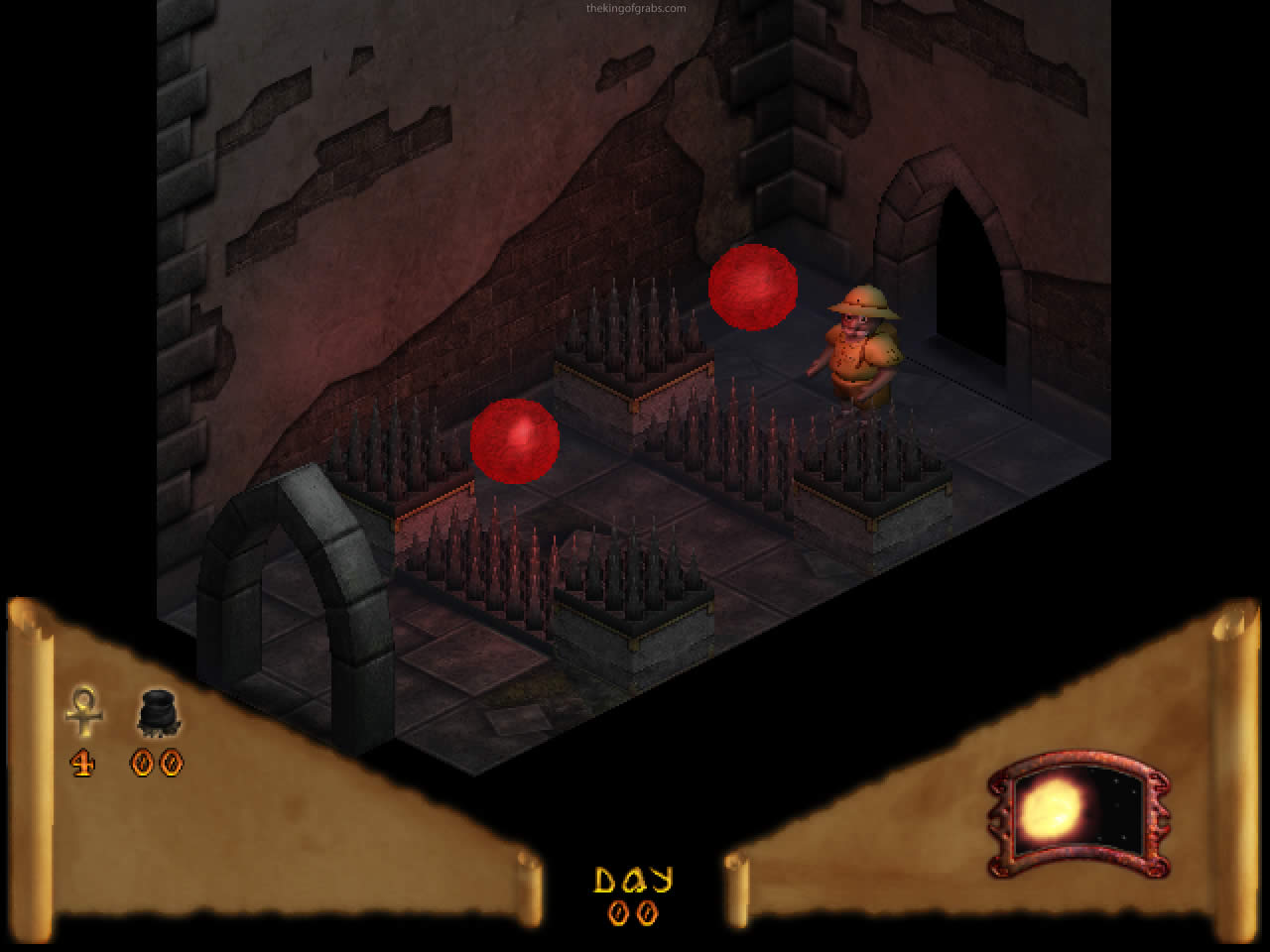Screen dimensions: 1270x952
Task: Click the orange ankh counter showing 4
Action: (83, 764)
